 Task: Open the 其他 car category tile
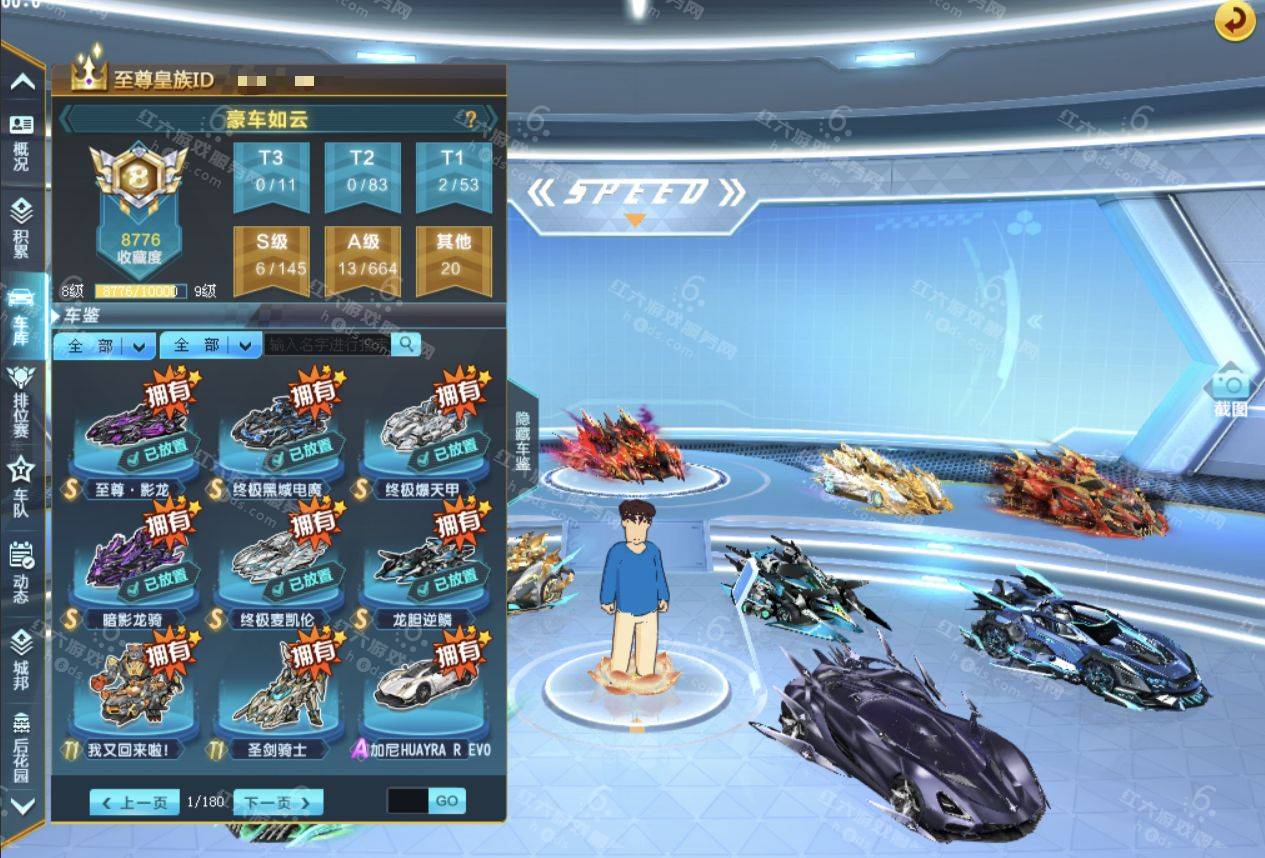coord(453,259)
